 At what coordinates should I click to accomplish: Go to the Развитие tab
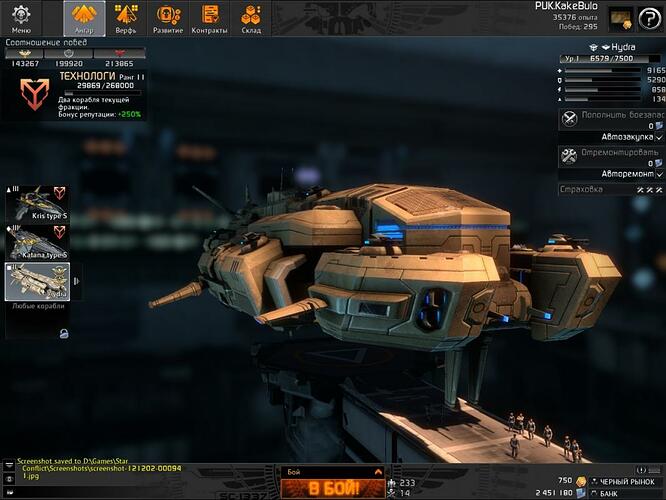[x=169, y=18]
